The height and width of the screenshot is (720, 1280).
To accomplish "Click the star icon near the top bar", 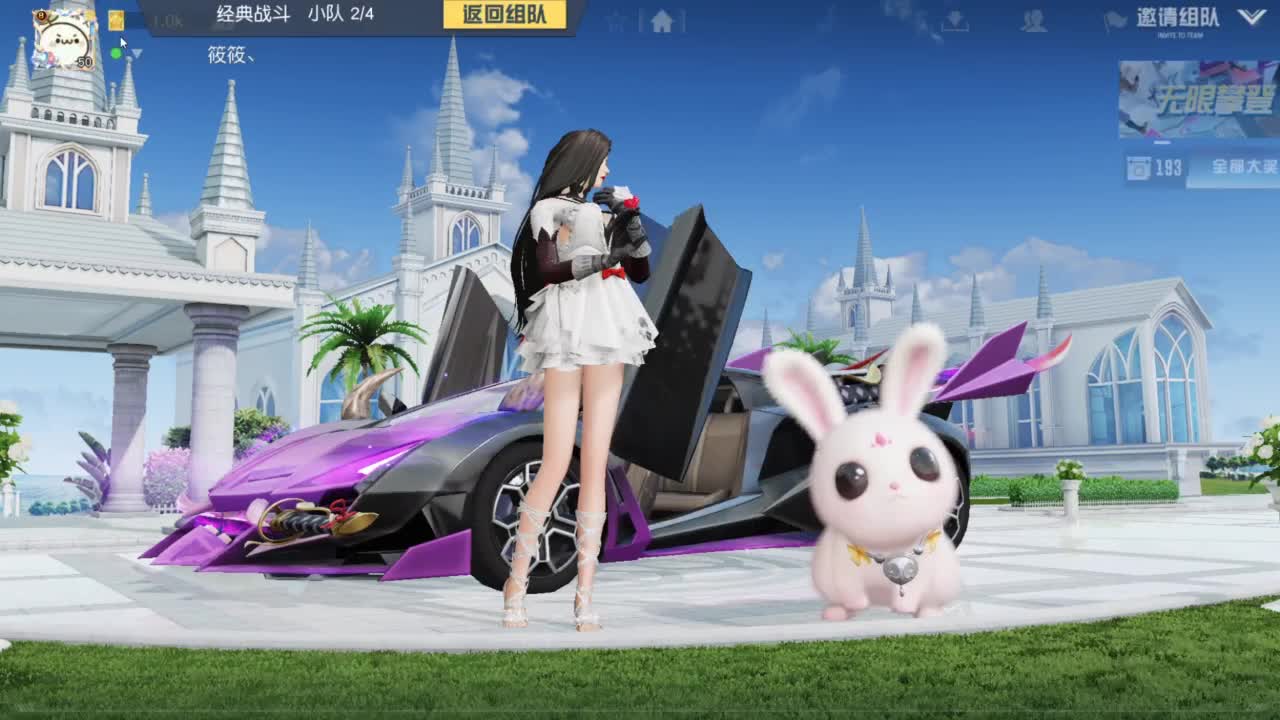I will pyautogui.click(x=616, y=20).
